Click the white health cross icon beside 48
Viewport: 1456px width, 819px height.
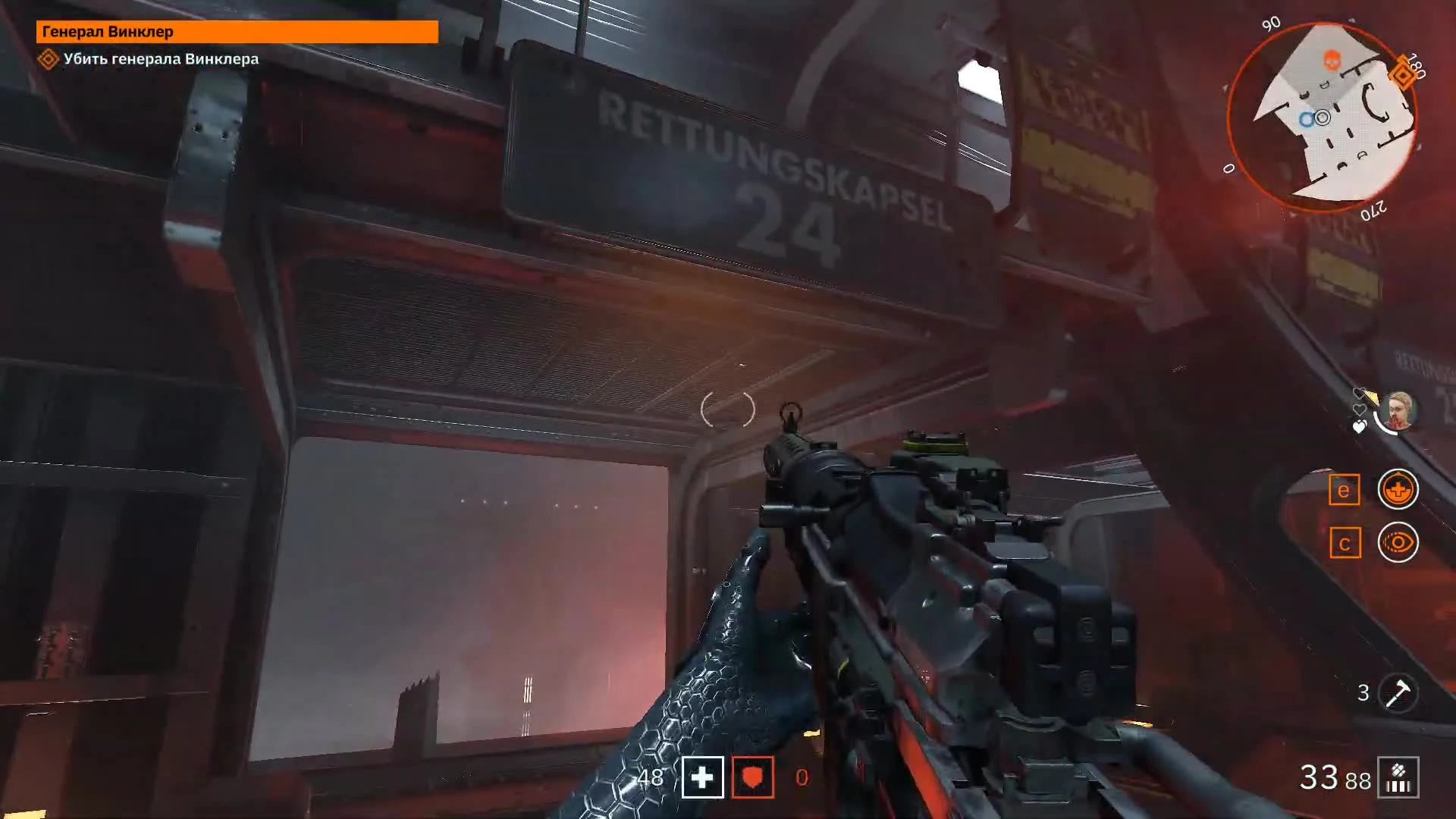pyautogui.click(x=701, y=777)
